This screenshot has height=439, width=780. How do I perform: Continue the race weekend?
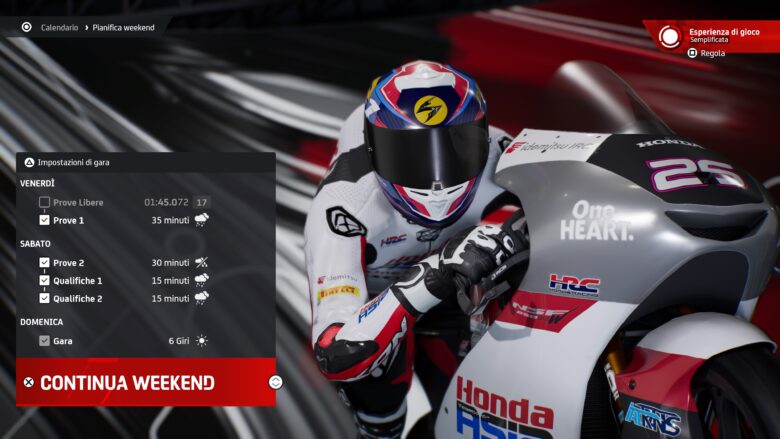[x=126, y=382]
